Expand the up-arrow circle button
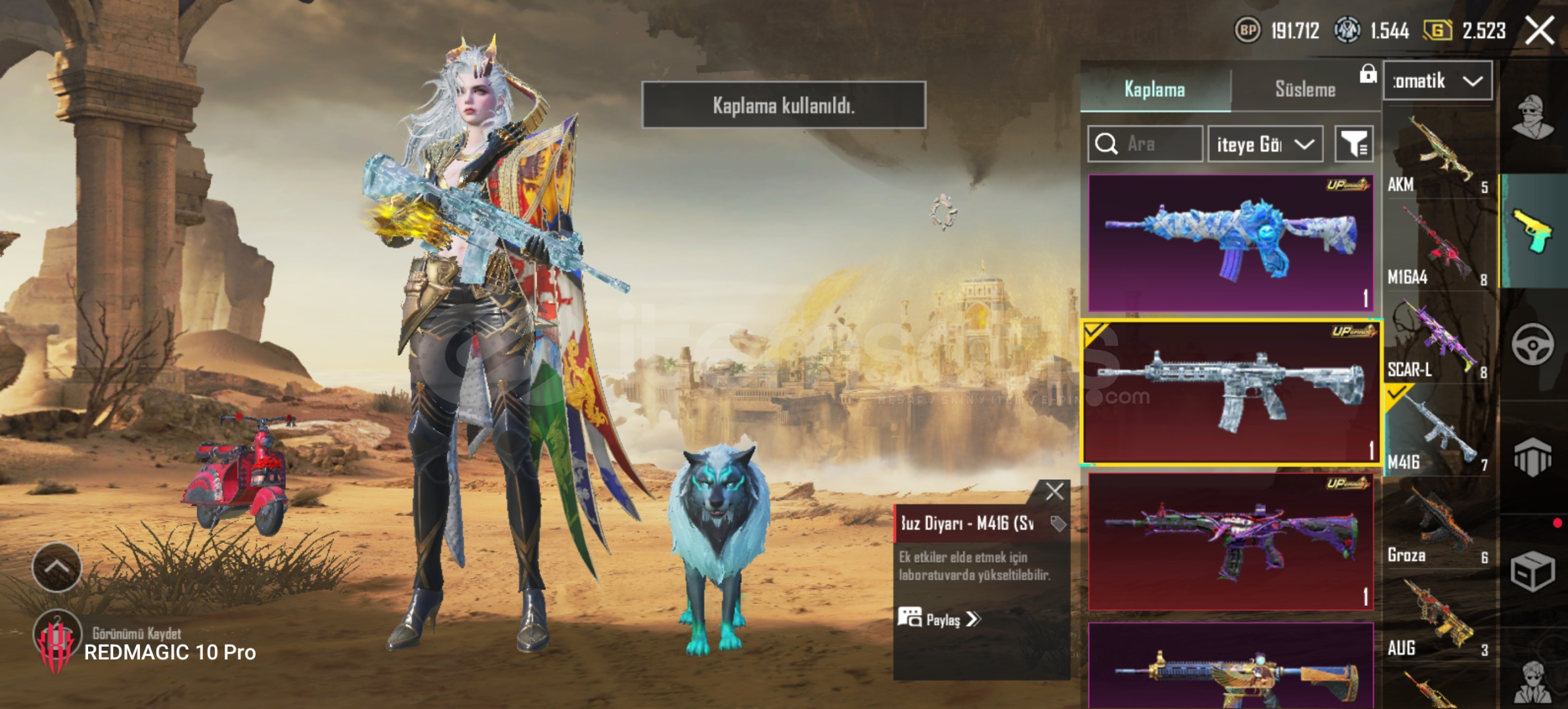This screenshot has height=709, width=1568. coord(57,567)
